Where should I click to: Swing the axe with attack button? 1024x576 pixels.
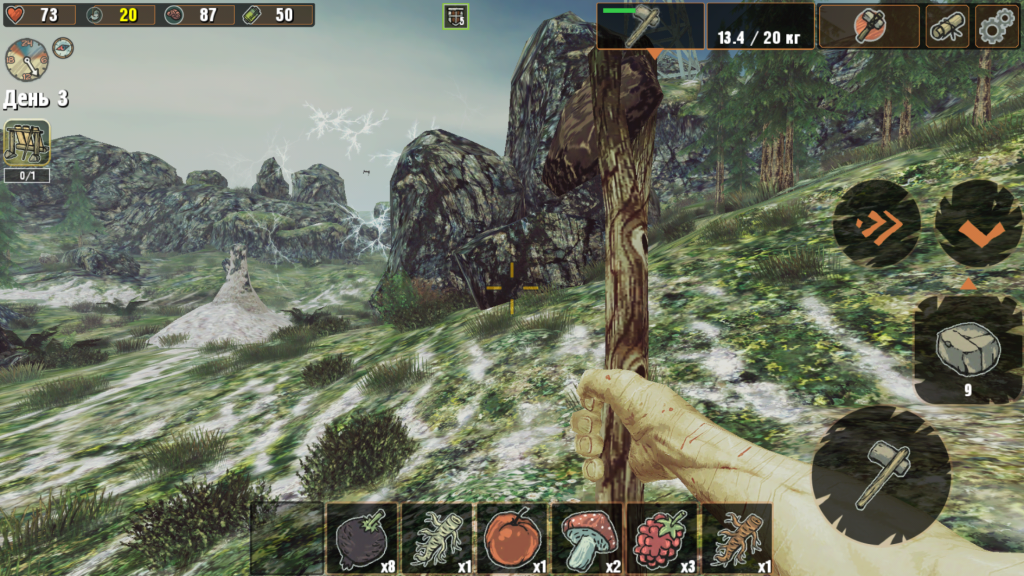[879, 472]
